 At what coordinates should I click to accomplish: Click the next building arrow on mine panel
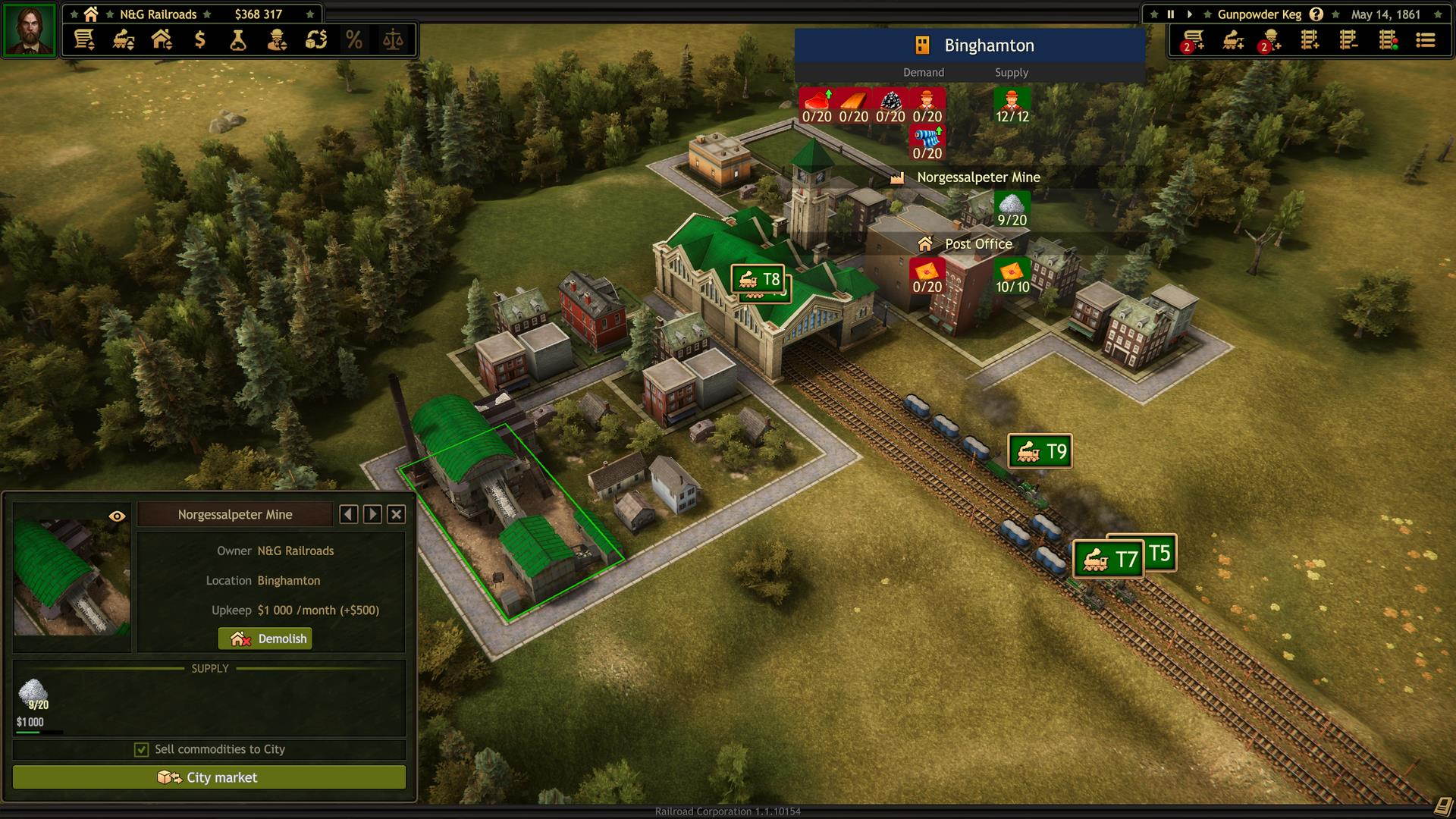coord(372,514)
